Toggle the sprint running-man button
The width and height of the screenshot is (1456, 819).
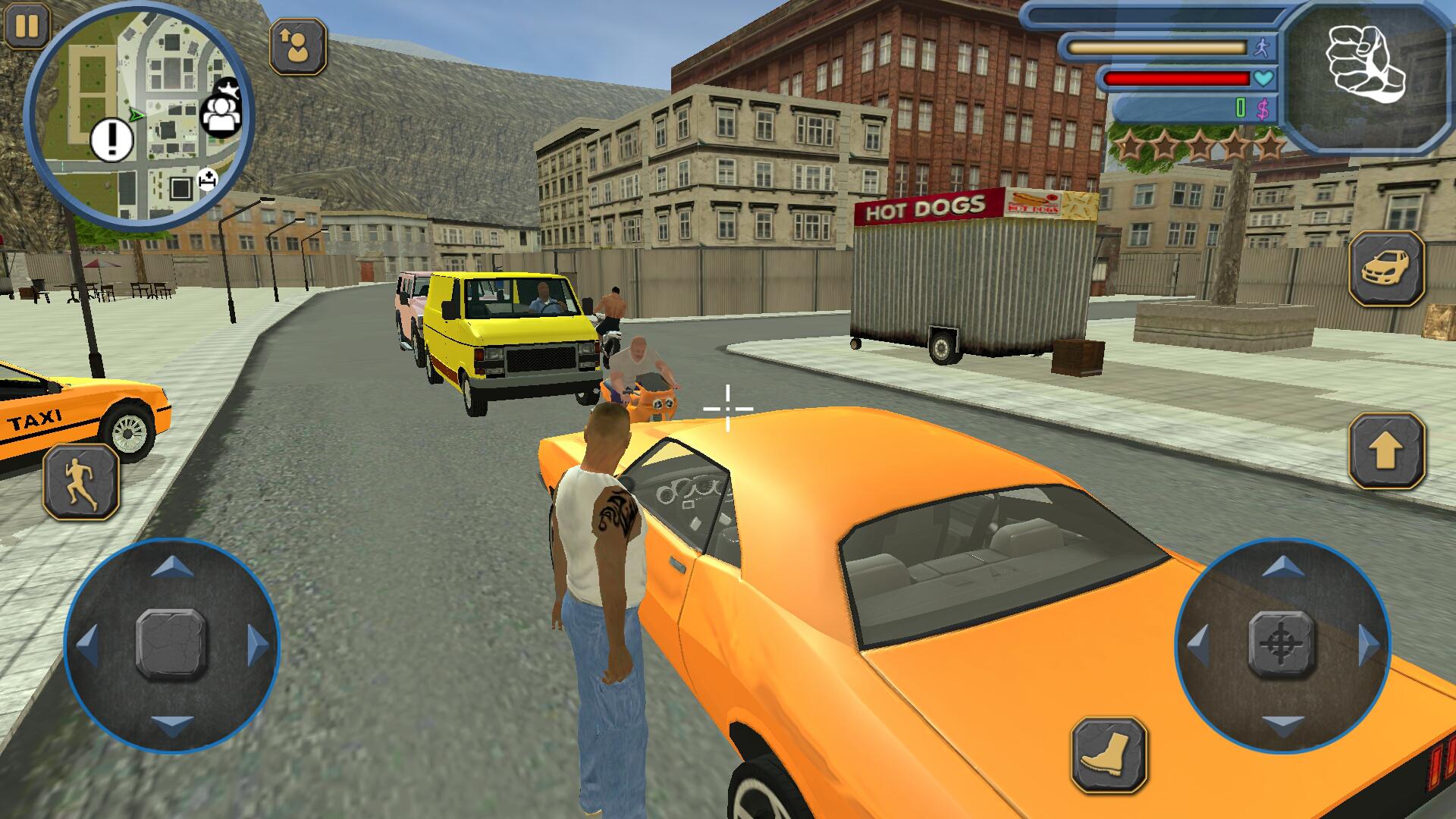(81, 482)
